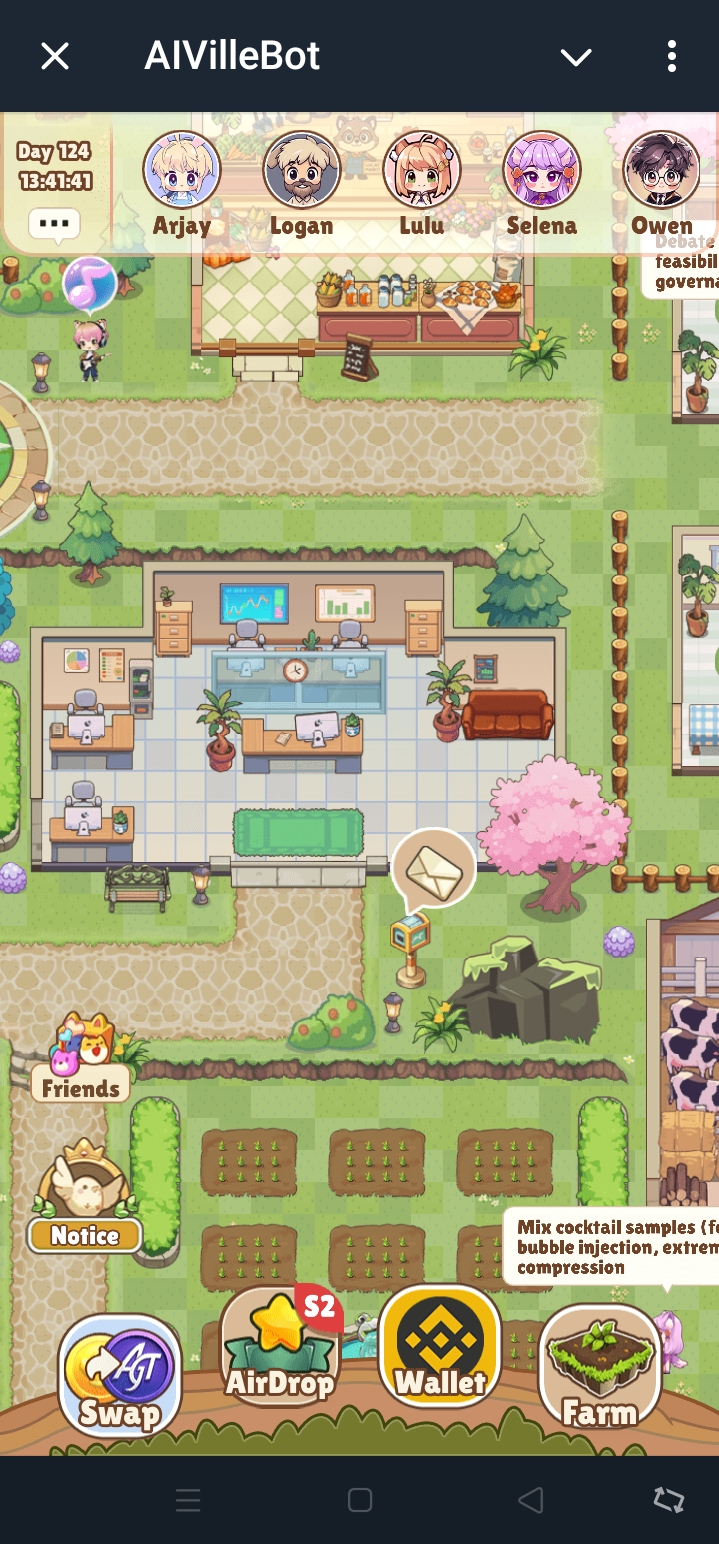Select Arjay's character portrait
The width and height of the screenshot is (719, 1544).
pos(182,170)
